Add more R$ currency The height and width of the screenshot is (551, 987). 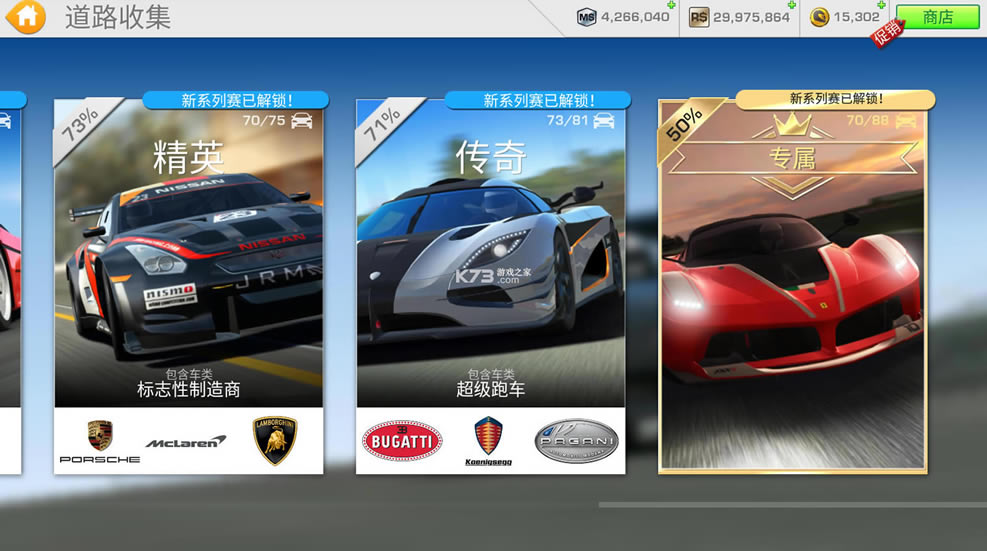tap(791, 6)
